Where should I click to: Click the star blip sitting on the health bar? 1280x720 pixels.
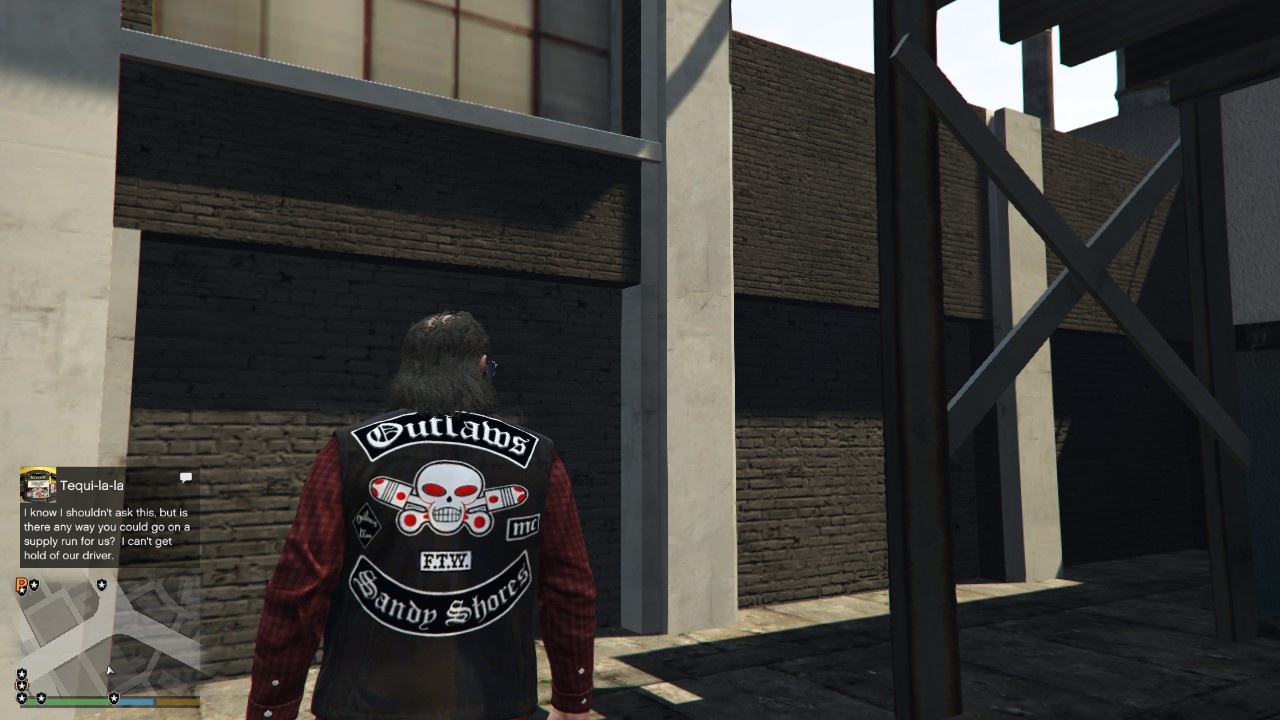click(42, 696)
